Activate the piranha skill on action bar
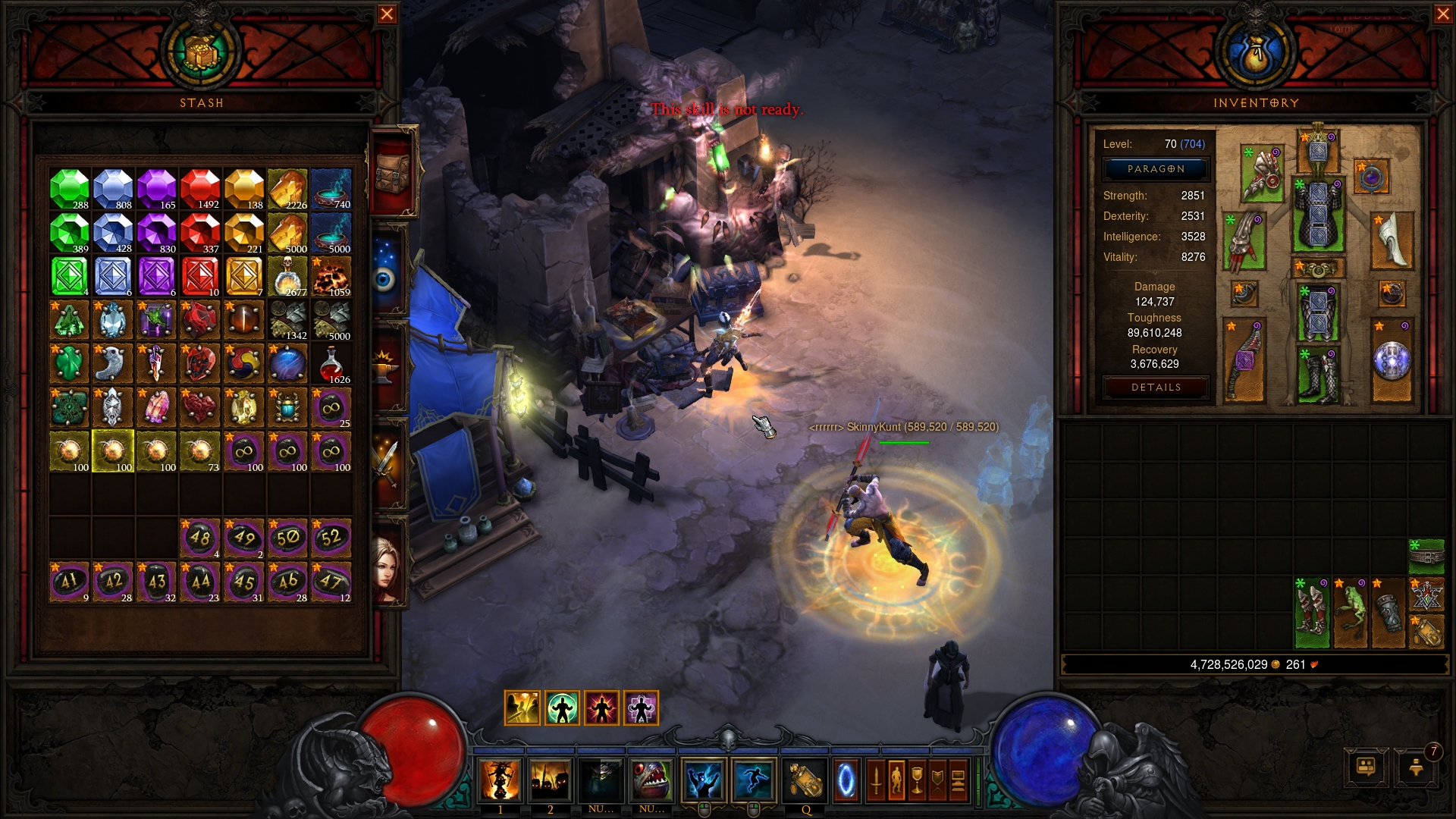The image size is (1456, 819). (651, 781)
